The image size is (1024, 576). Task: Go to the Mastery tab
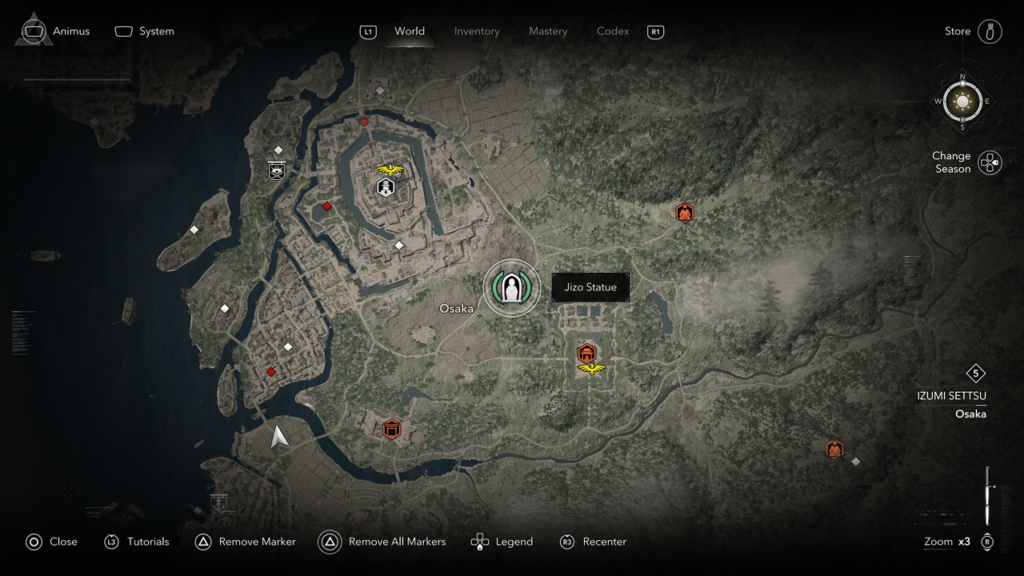coord(548,31)
